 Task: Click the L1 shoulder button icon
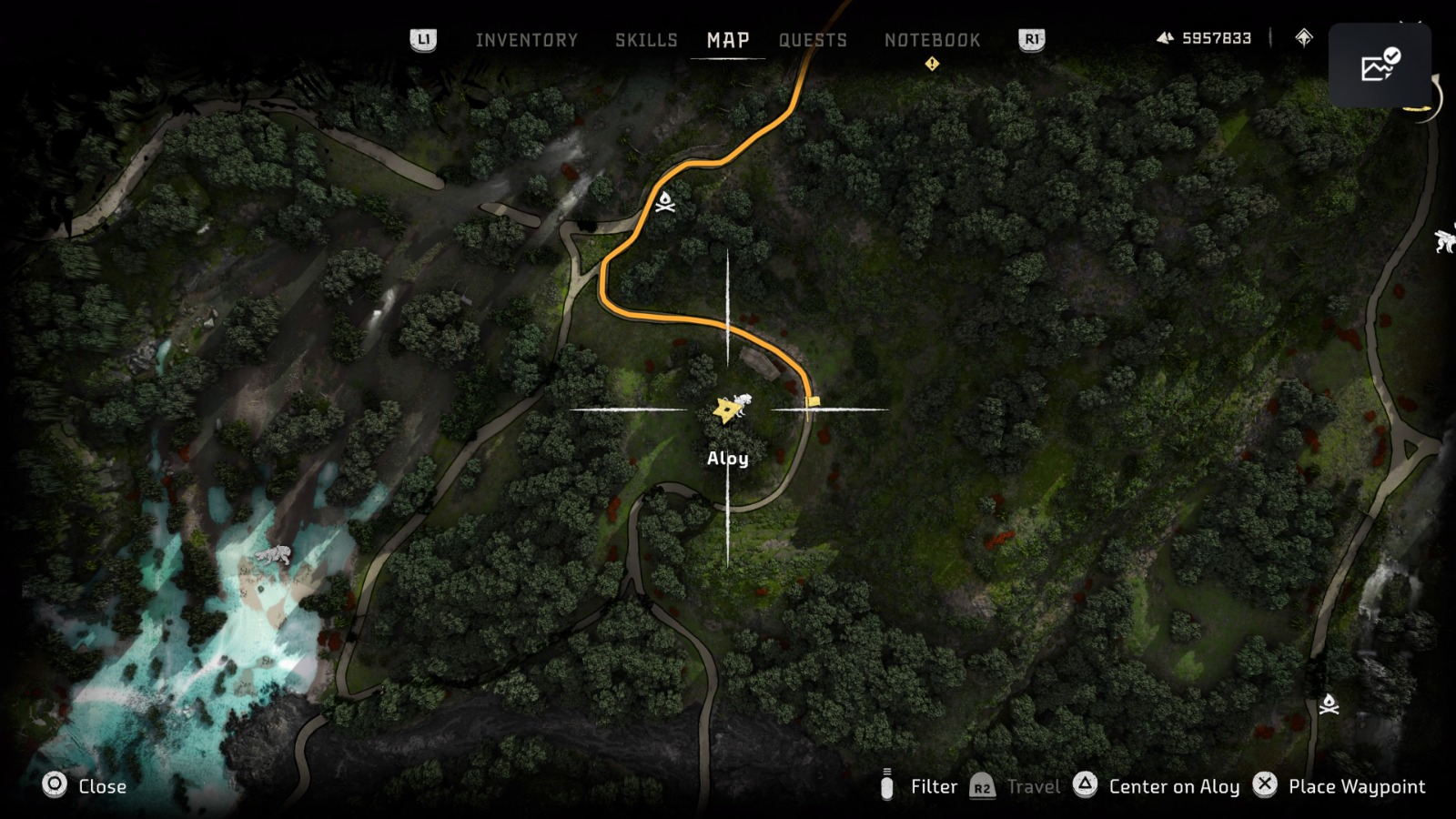click(424, 40)
